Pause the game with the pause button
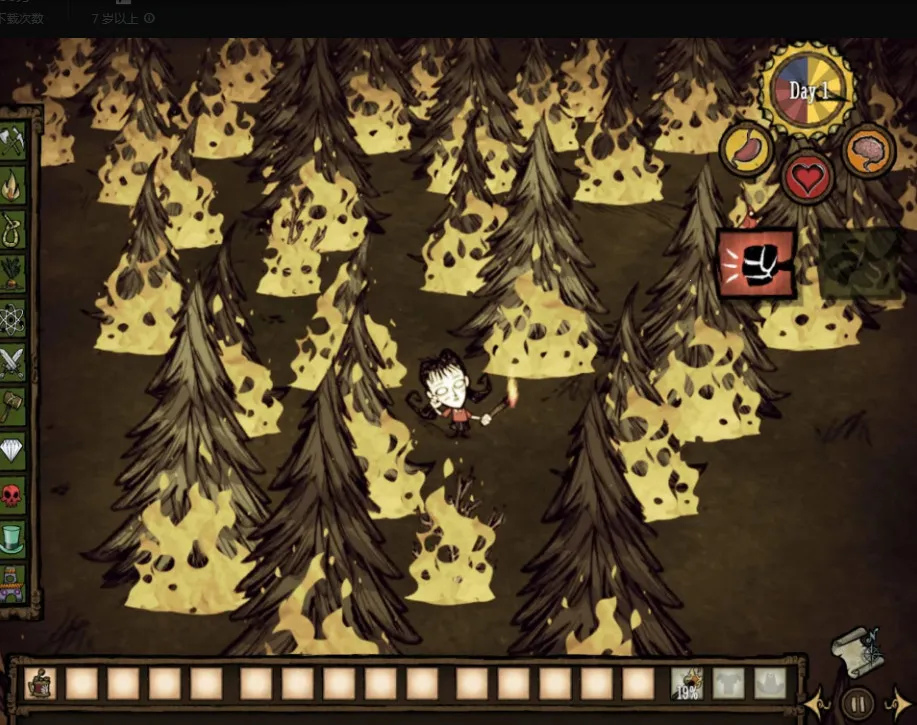 tap(857, 702)
